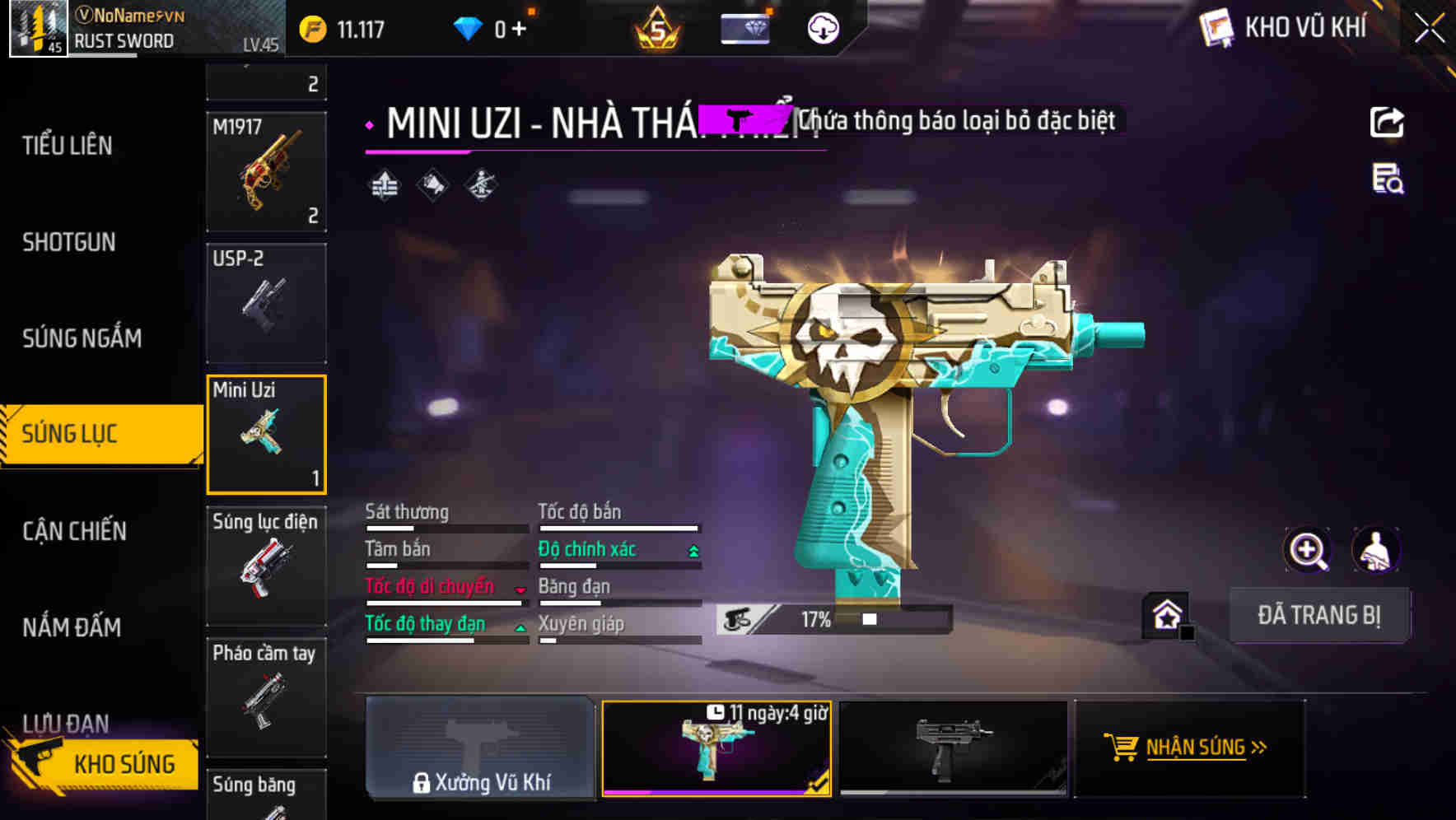Expand the Độ chính xác stat chevron

point(693,549)
